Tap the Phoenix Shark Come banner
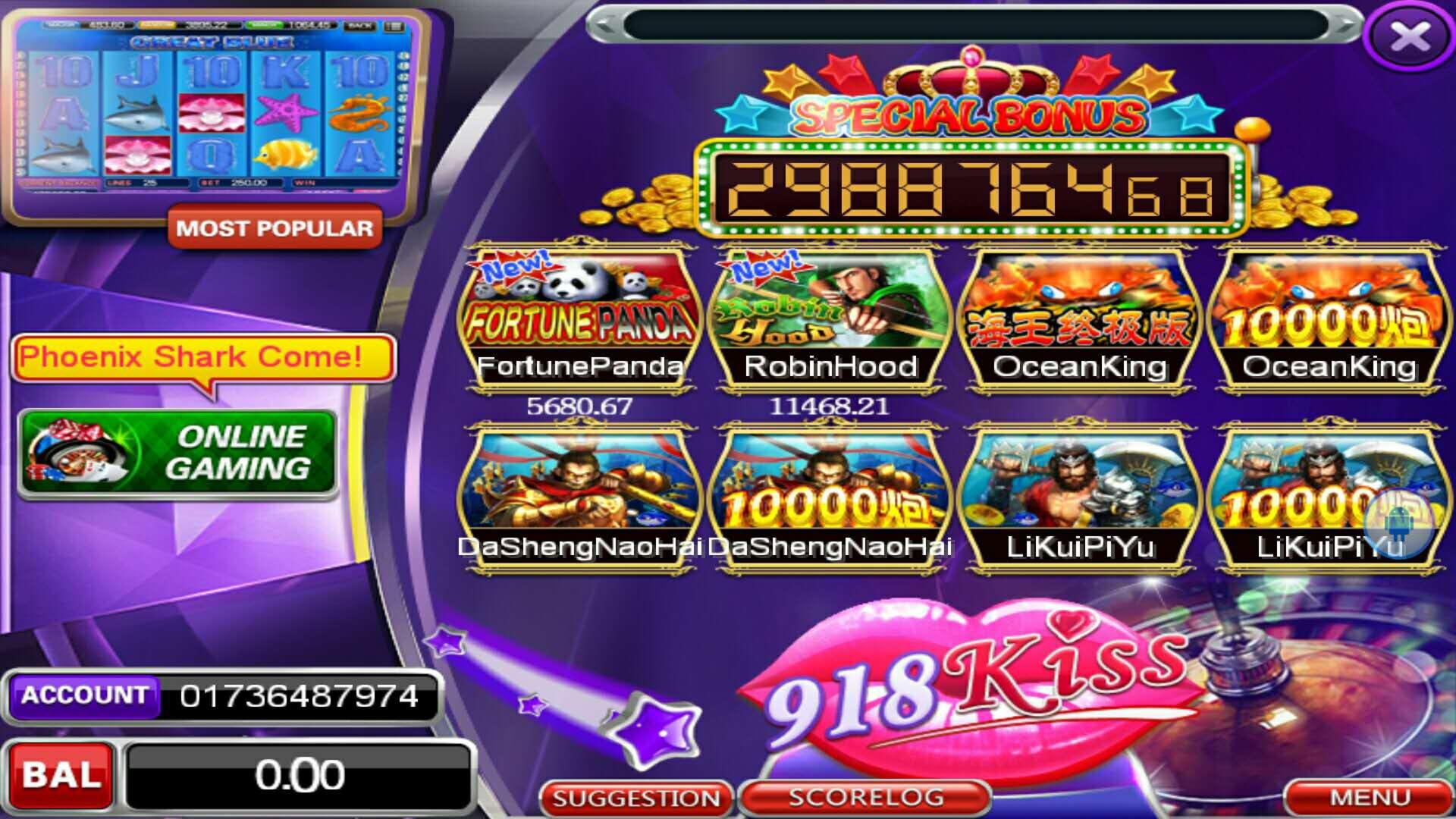 (x=202, y=356)
